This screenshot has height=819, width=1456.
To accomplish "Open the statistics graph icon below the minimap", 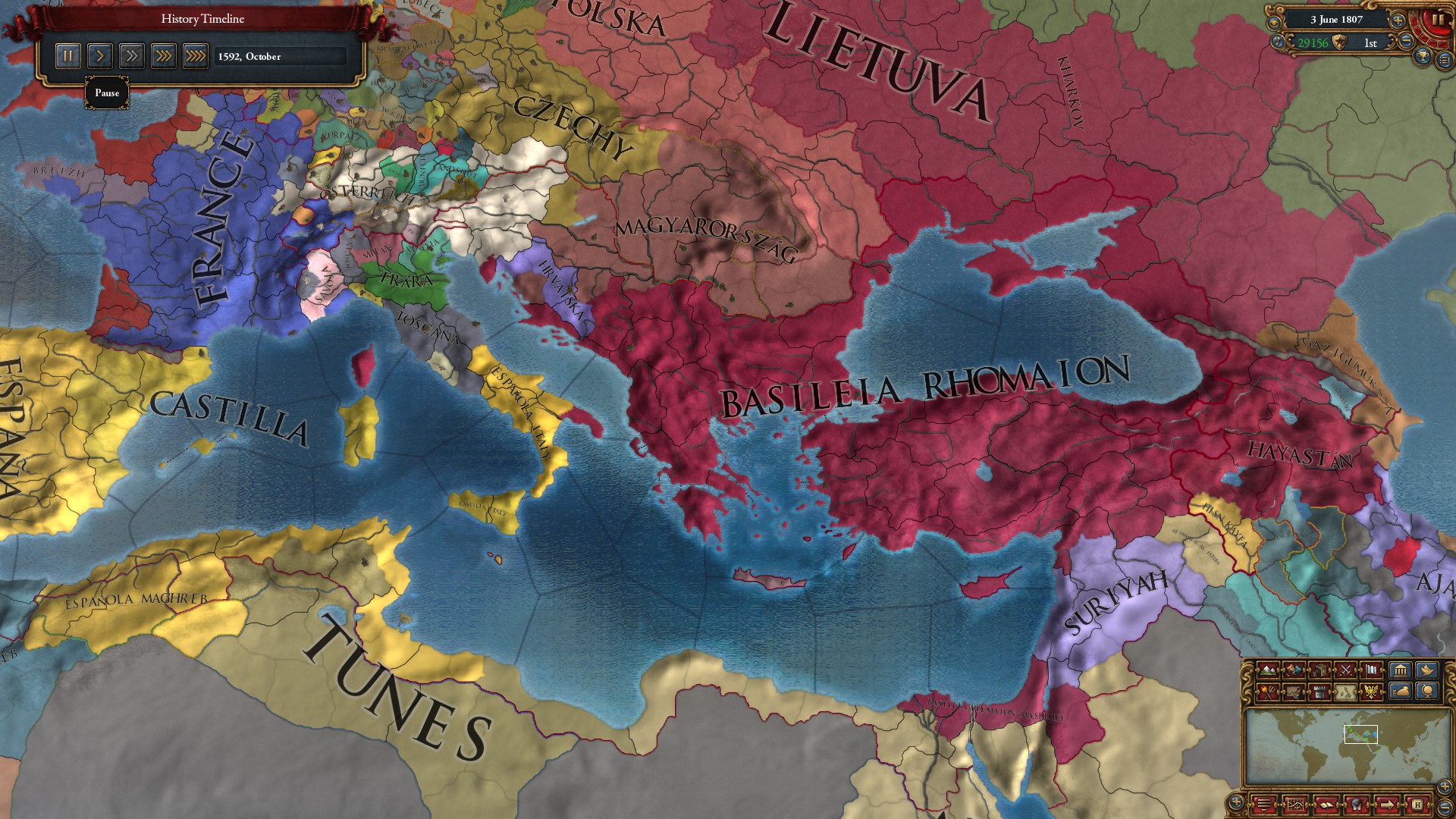I will point(1296,804).
